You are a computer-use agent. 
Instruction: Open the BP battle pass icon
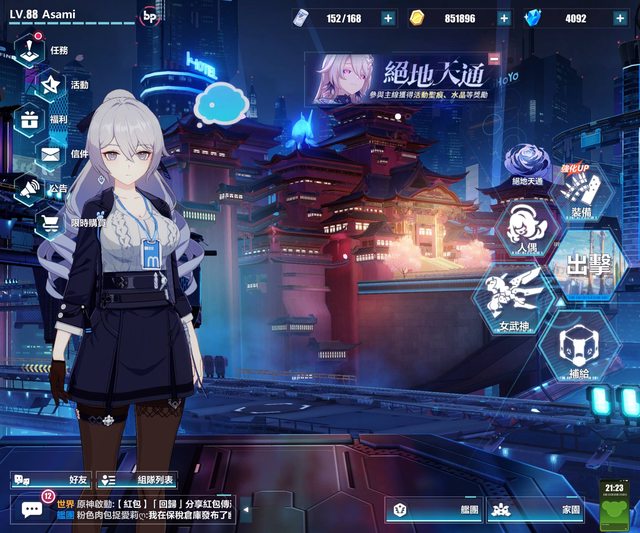(x=150, y=16)
